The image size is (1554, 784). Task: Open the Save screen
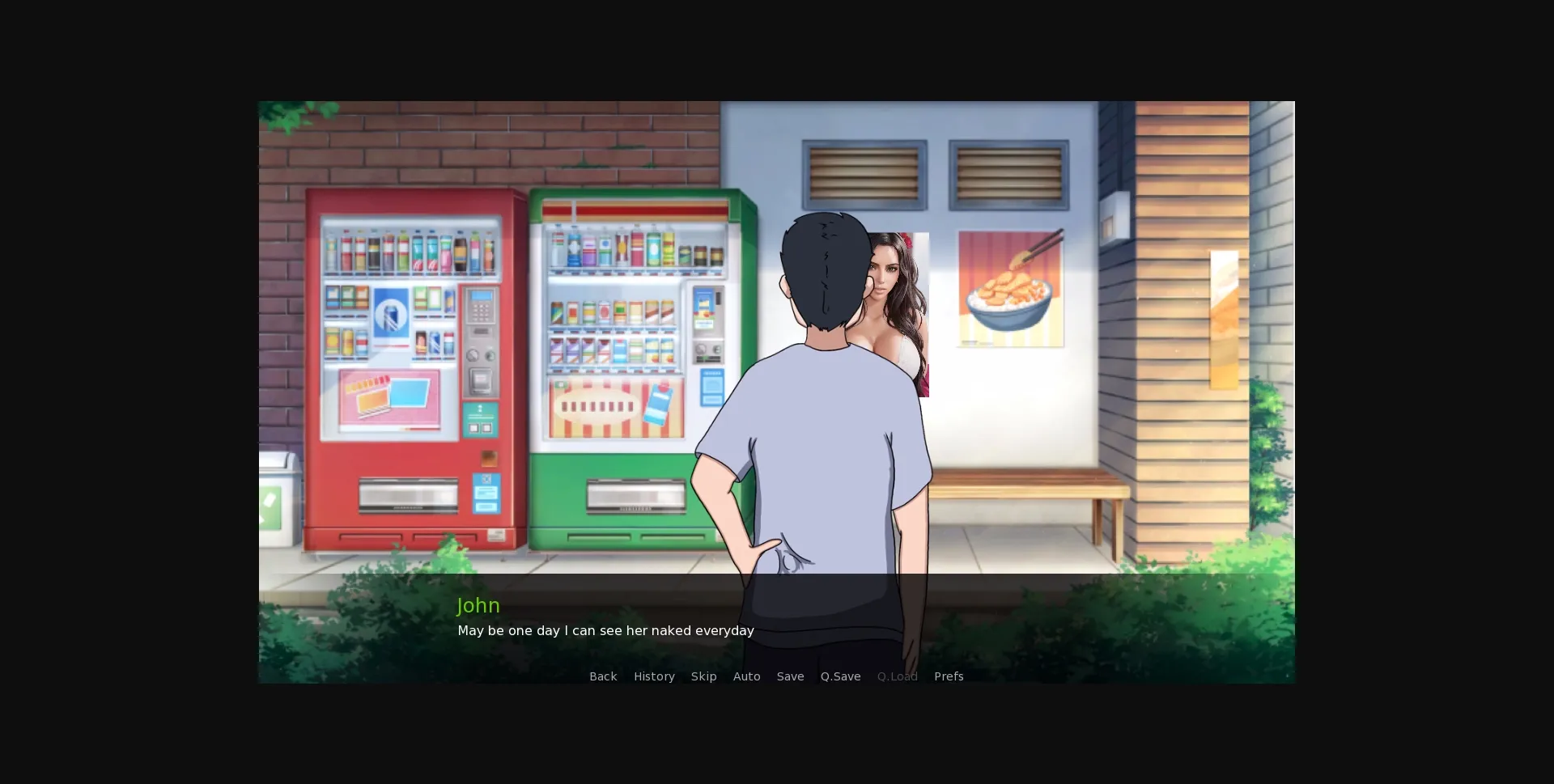click(790, 676)
